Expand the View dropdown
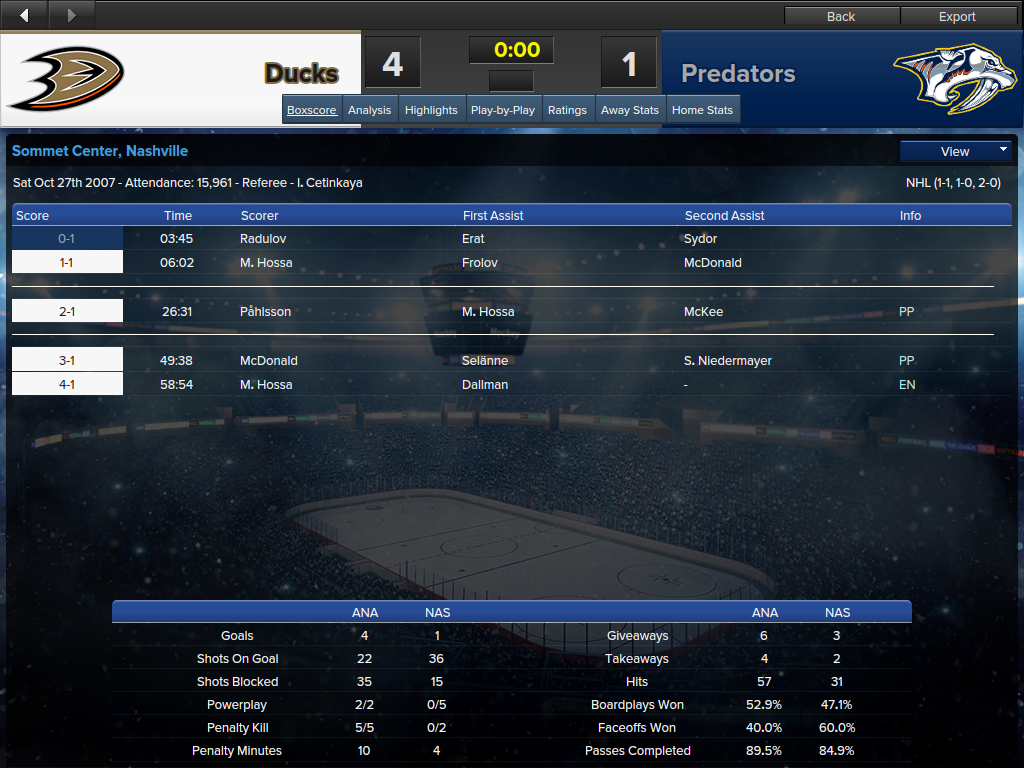This screenshot has width=1024, height=768. (x=956, y=151)
